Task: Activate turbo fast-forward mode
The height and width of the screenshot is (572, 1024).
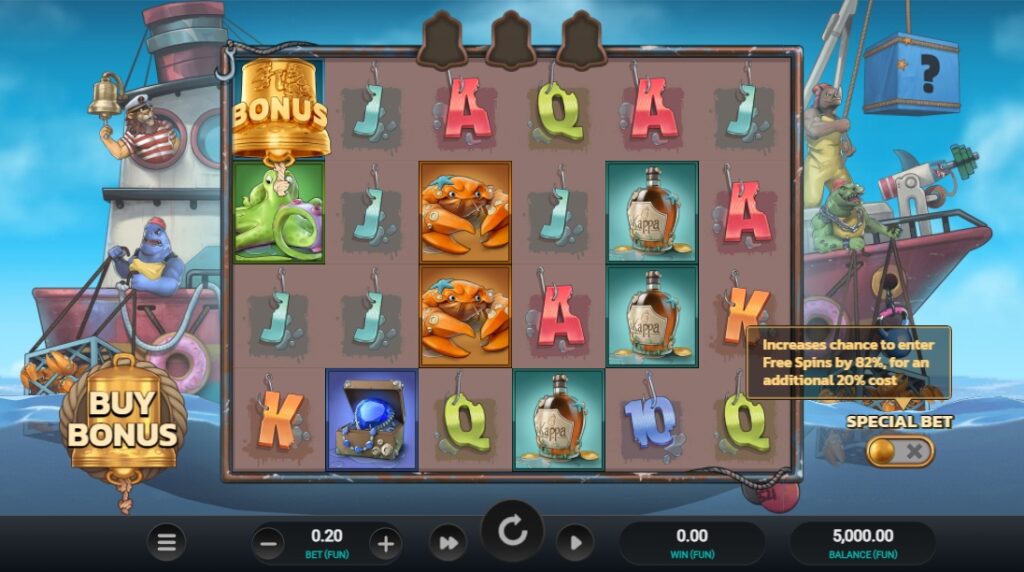Action: (448, 542)
